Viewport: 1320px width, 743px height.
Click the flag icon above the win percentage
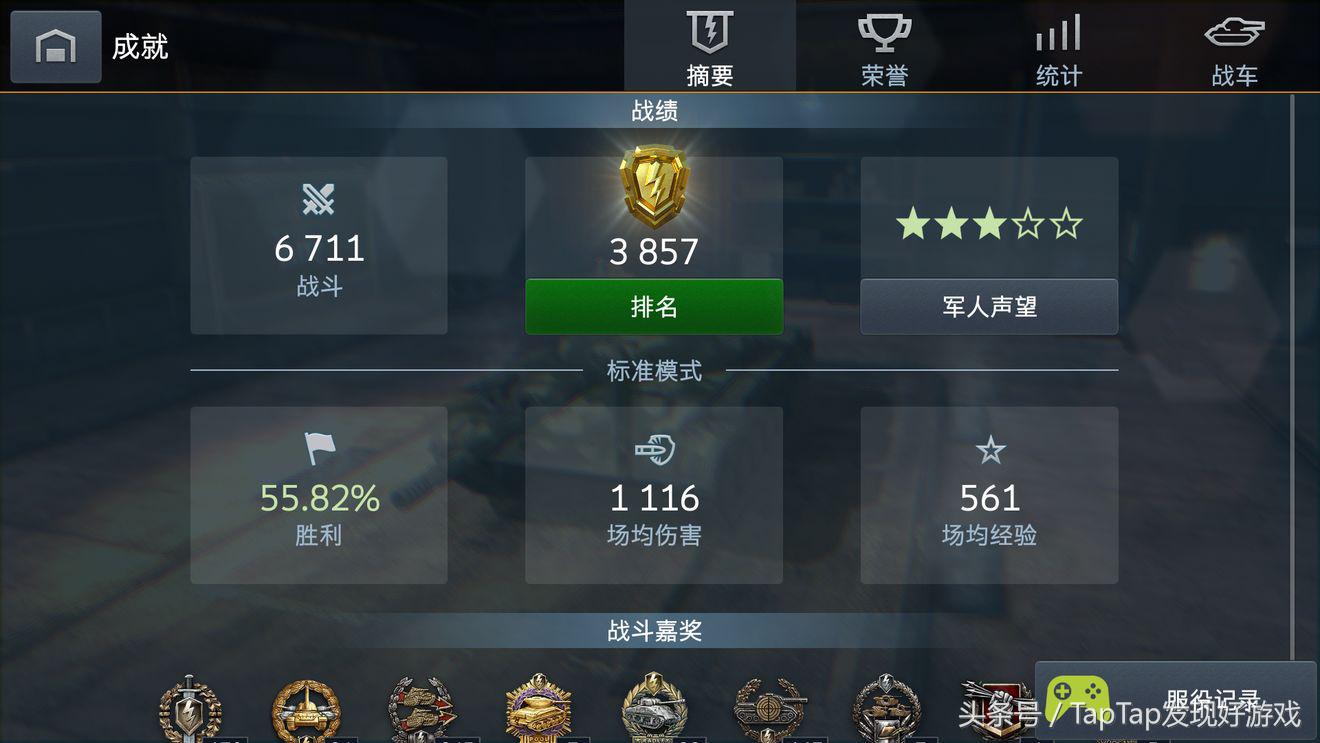[318, 449]
